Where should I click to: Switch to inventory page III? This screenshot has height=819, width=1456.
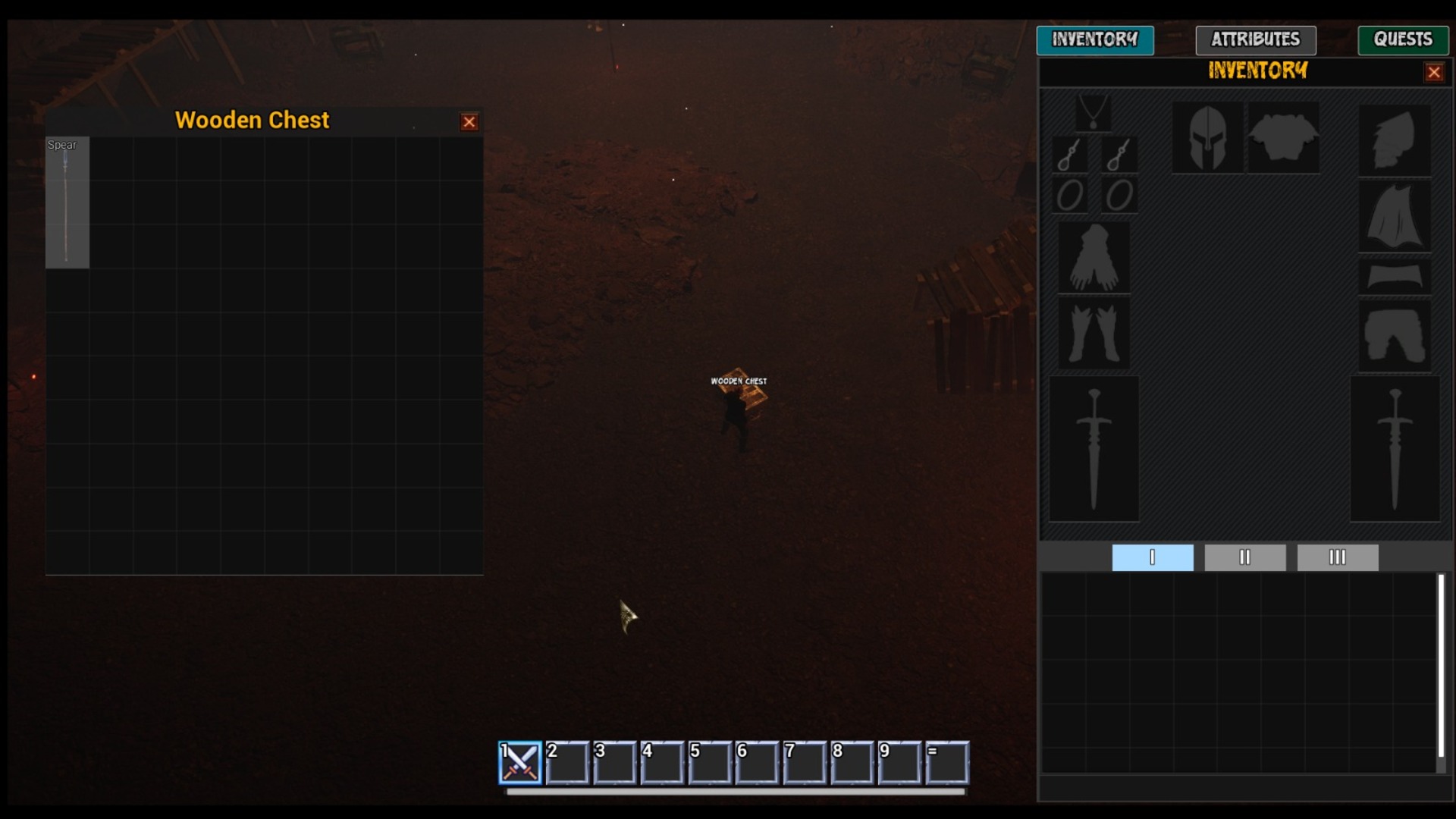click(x=1337, y=557)
